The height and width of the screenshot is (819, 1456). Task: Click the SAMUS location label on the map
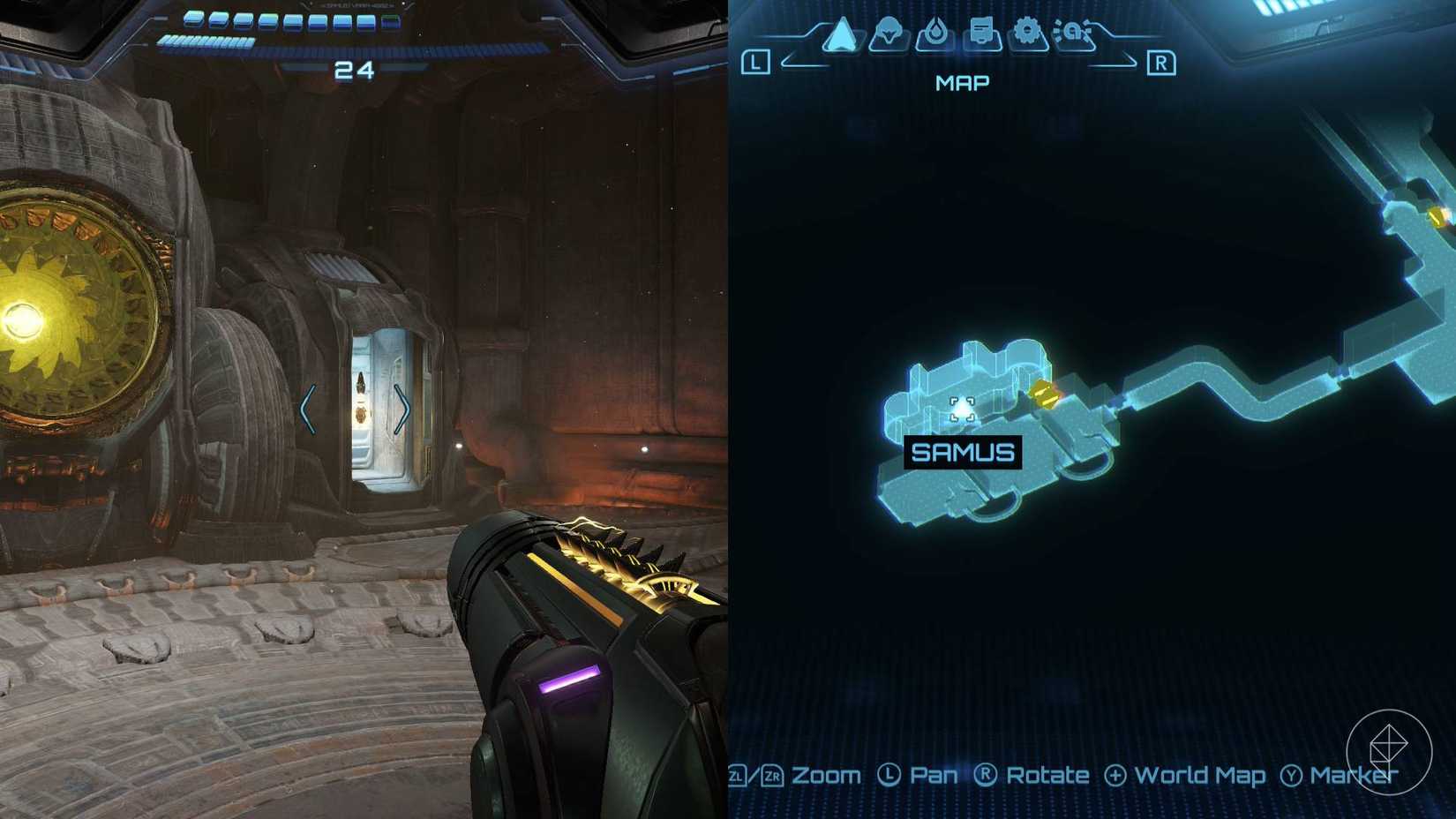(962, 453)
